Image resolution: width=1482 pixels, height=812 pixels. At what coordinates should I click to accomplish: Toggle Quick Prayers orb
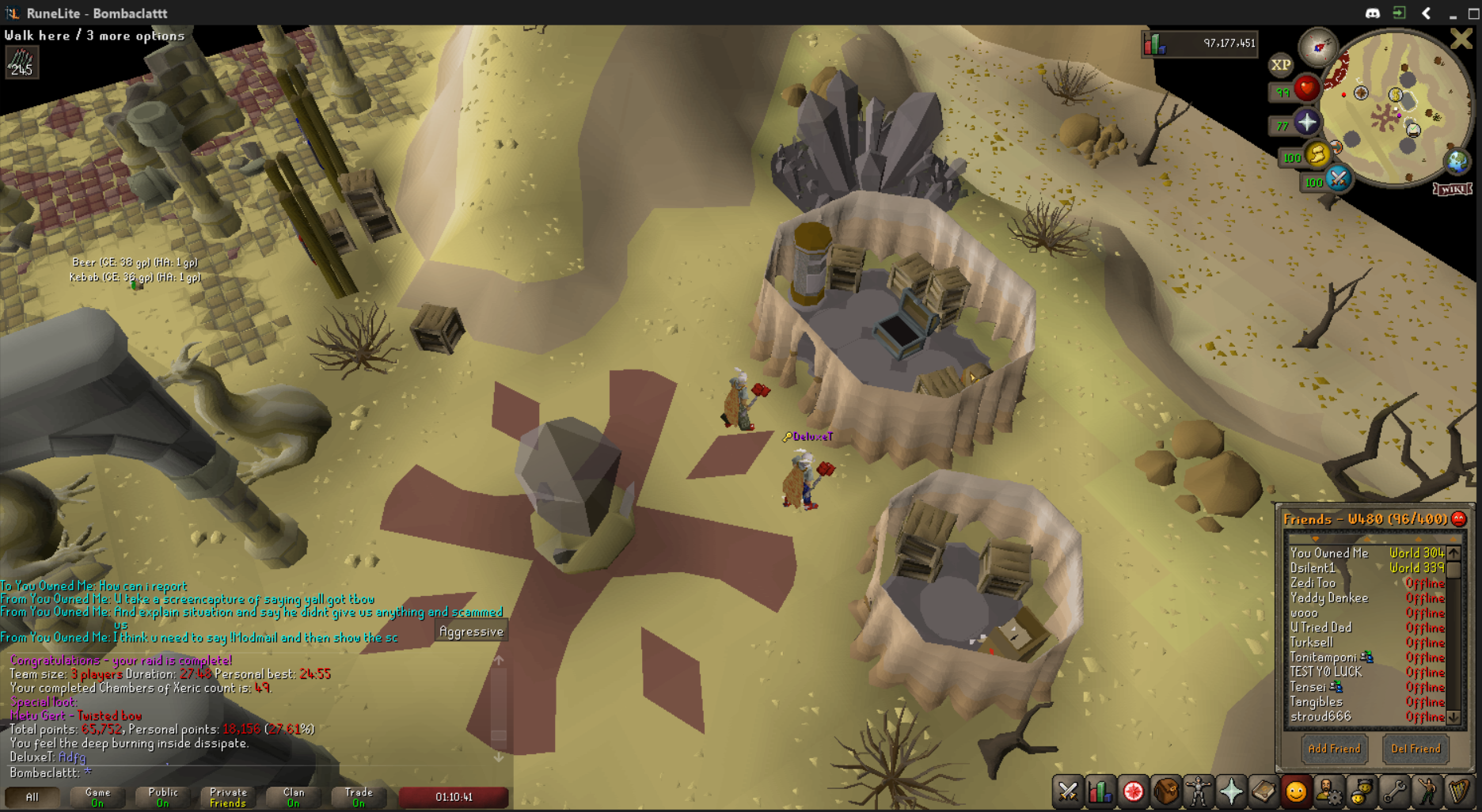(1306, 123)
